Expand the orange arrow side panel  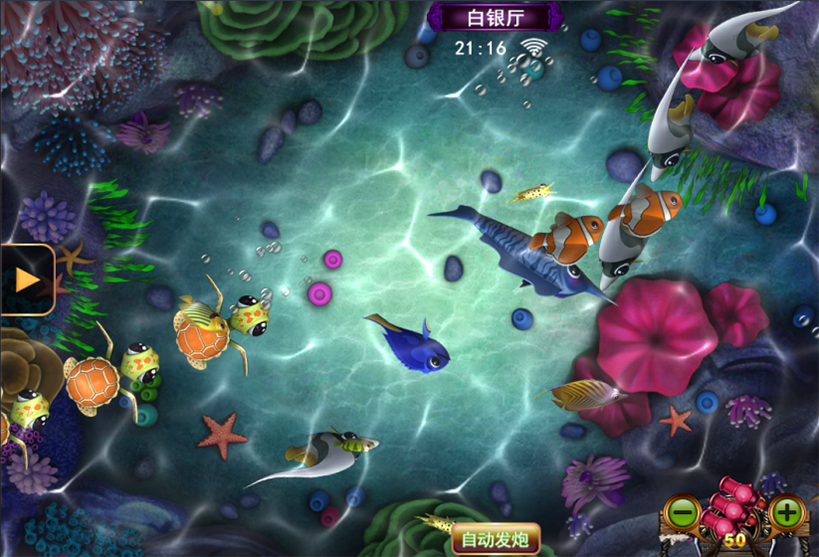tap(26, 280)
